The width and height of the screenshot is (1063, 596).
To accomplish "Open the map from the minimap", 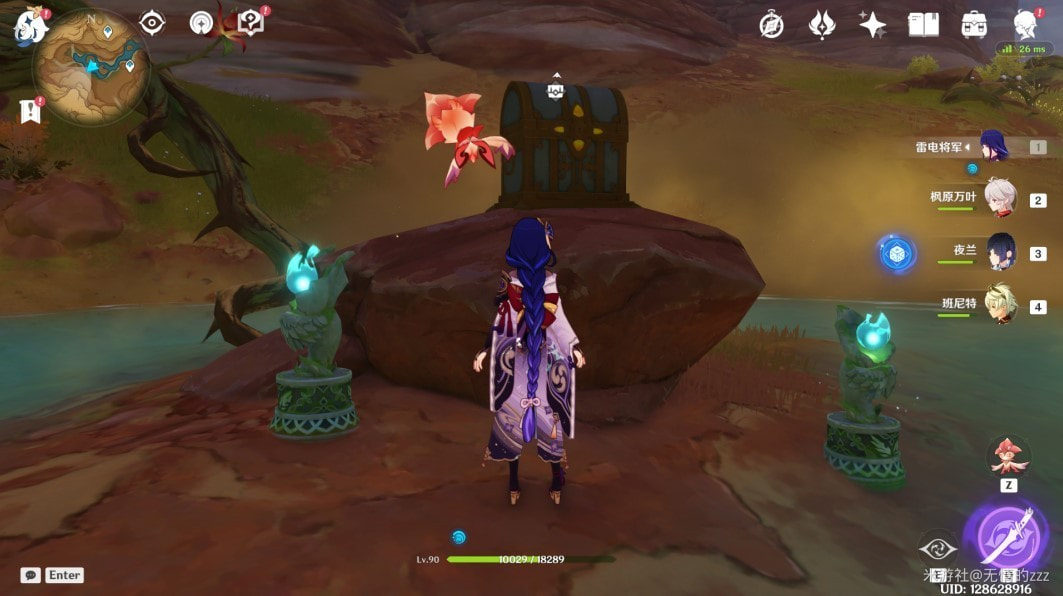I will pyautogui.click(x=91, y=65).
